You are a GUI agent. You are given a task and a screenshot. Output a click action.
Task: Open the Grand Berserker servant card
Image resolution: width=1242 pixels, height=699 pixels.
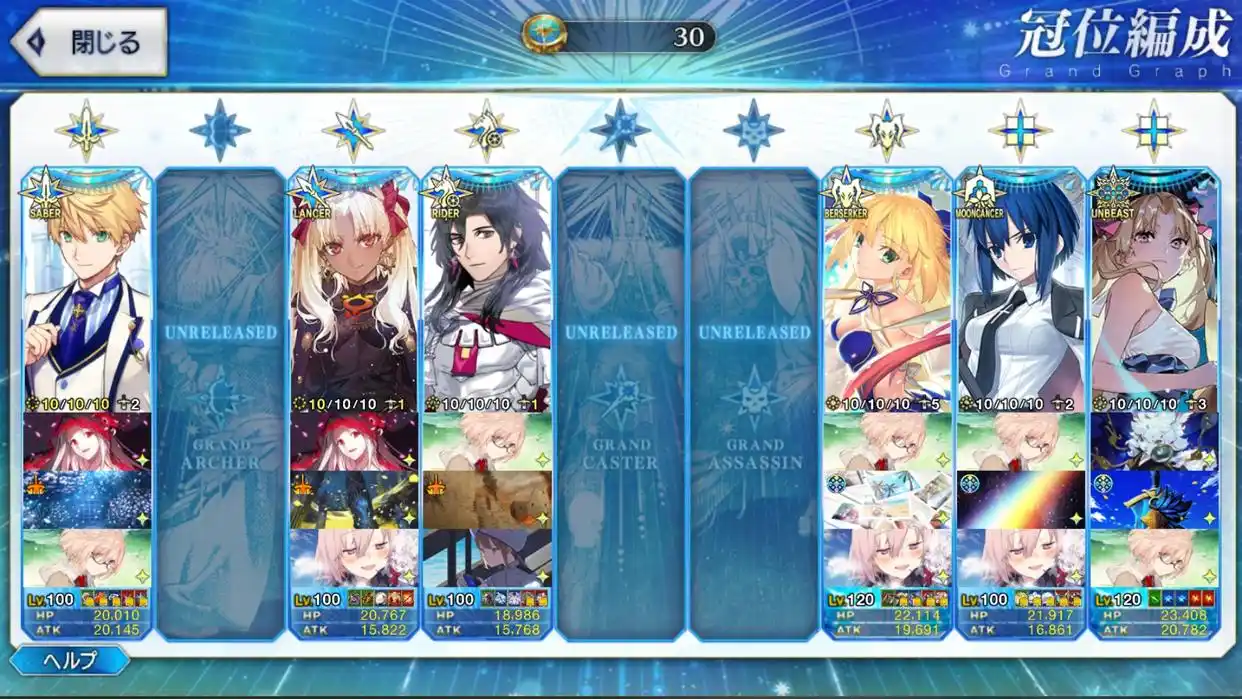click(886, 290)
